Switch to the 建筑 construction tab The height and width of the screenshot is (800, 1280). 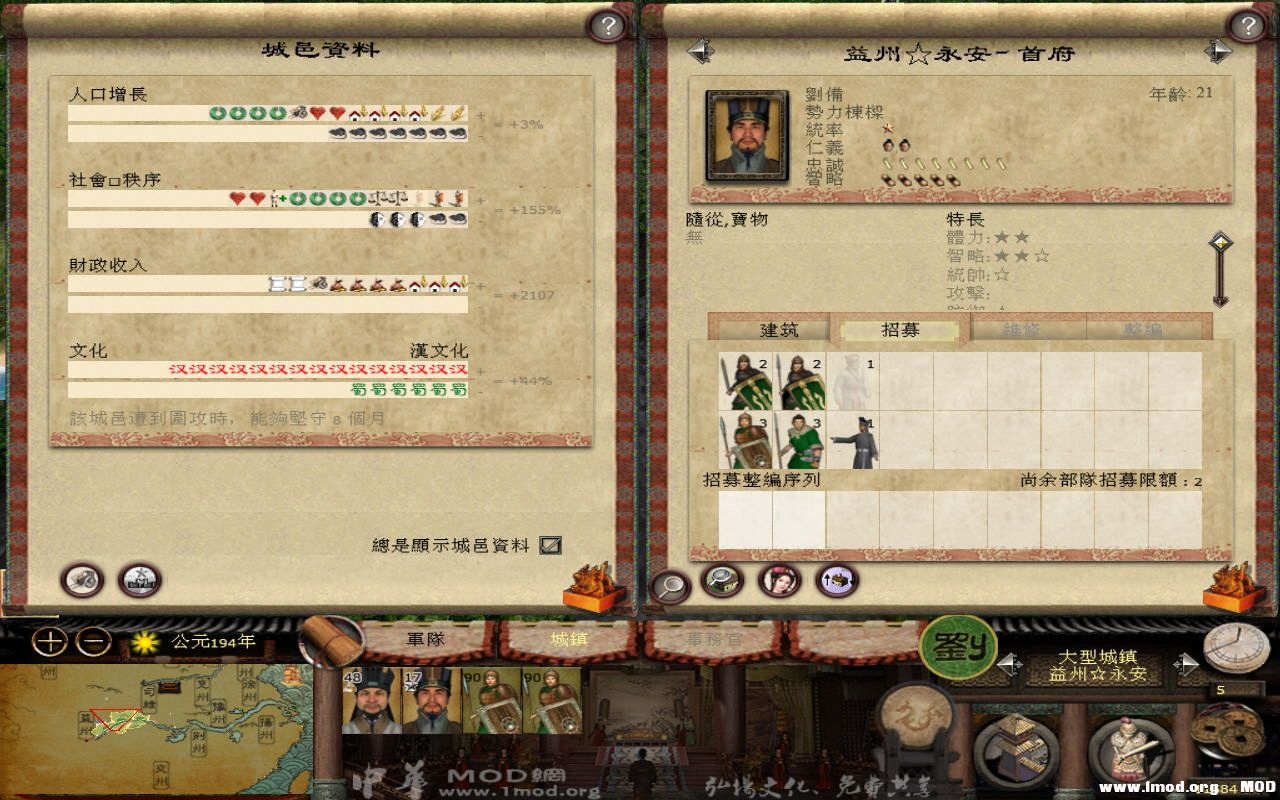(783, 330)
